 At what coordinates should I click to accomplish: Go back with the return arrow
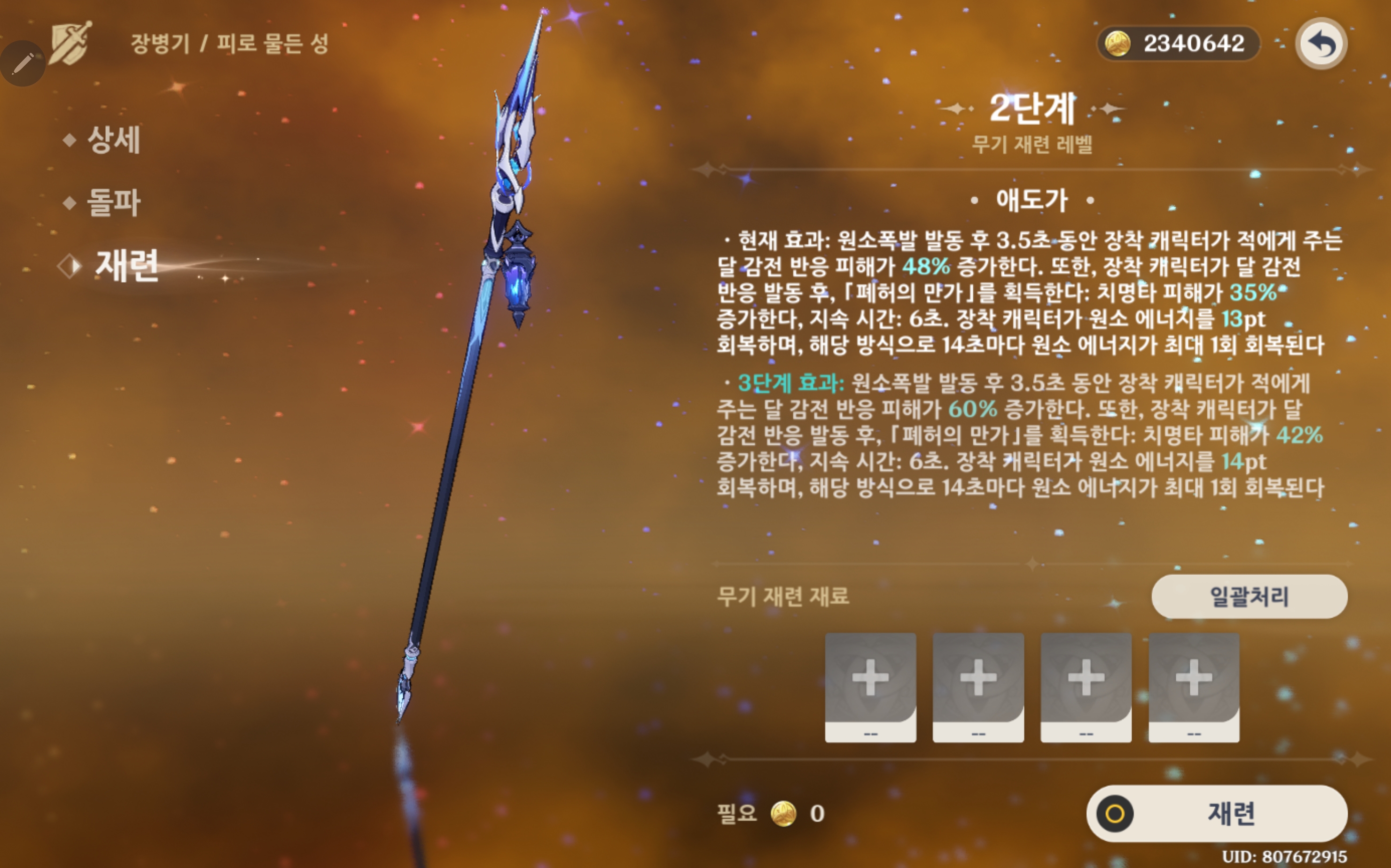click(x=1321, y=44)
